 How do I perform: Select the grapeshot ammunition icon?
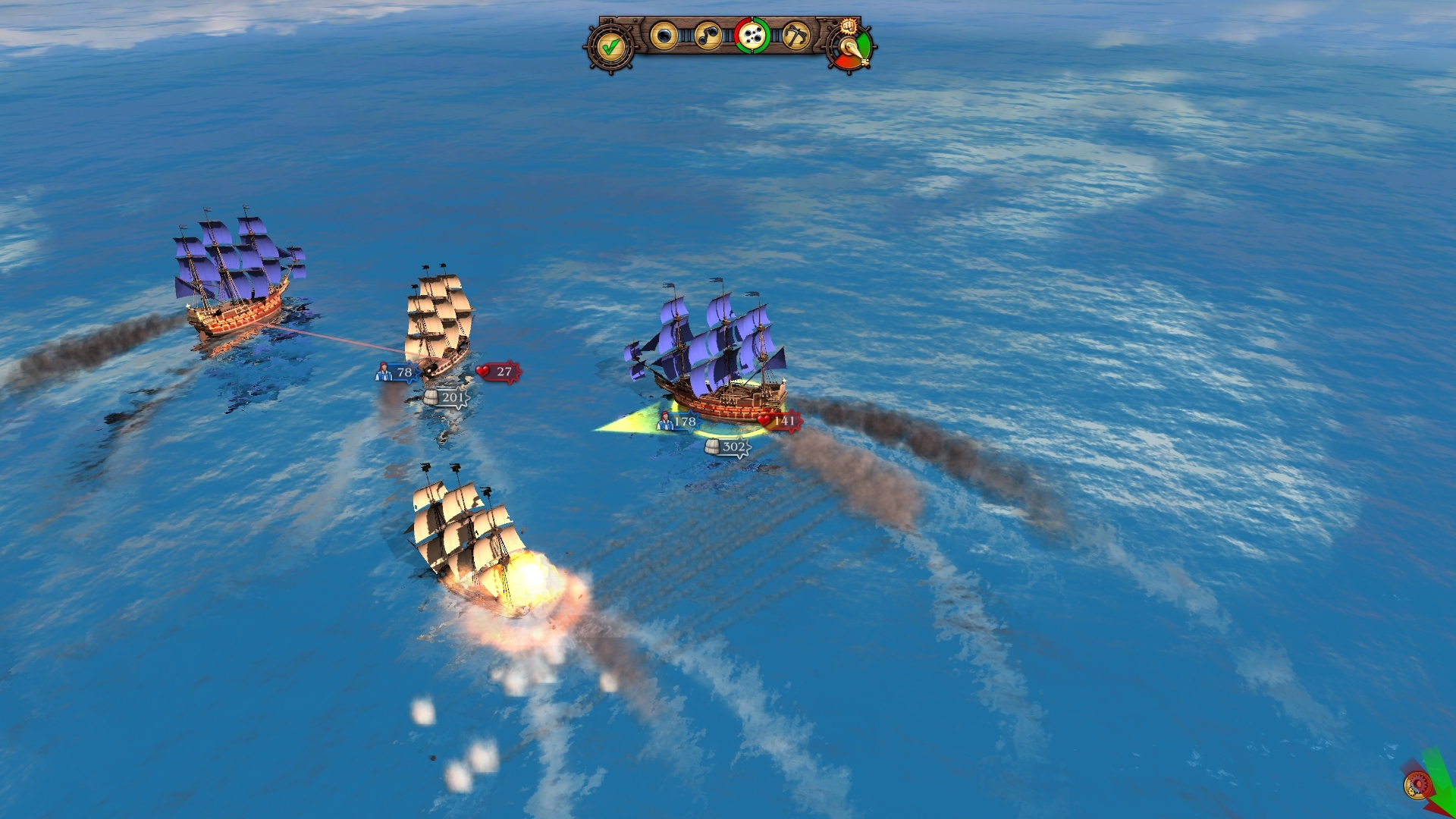[752, 36]
